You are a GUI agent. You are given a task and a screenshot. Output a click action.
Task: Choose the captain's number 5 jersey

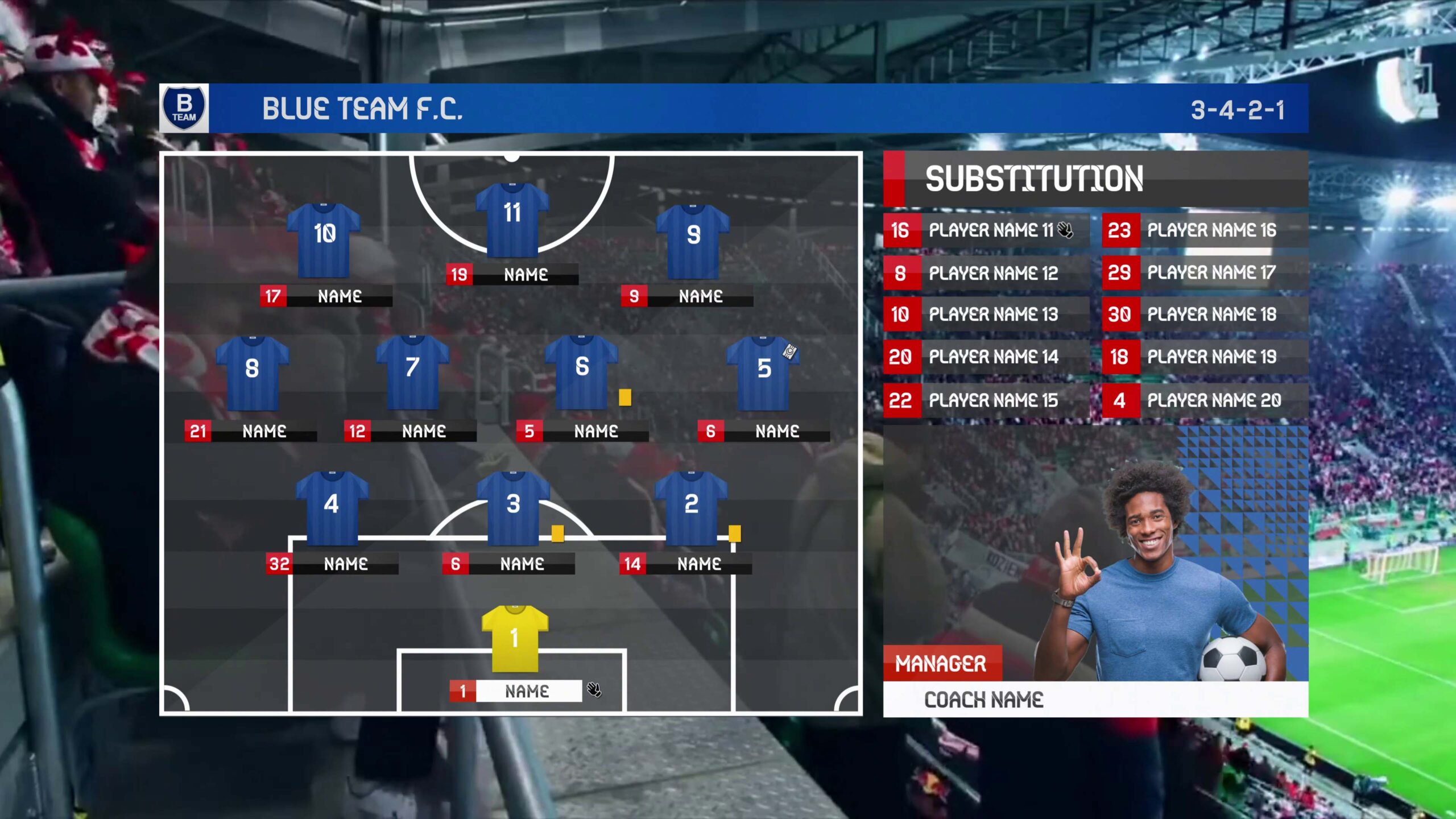click(x=763, y=374)
